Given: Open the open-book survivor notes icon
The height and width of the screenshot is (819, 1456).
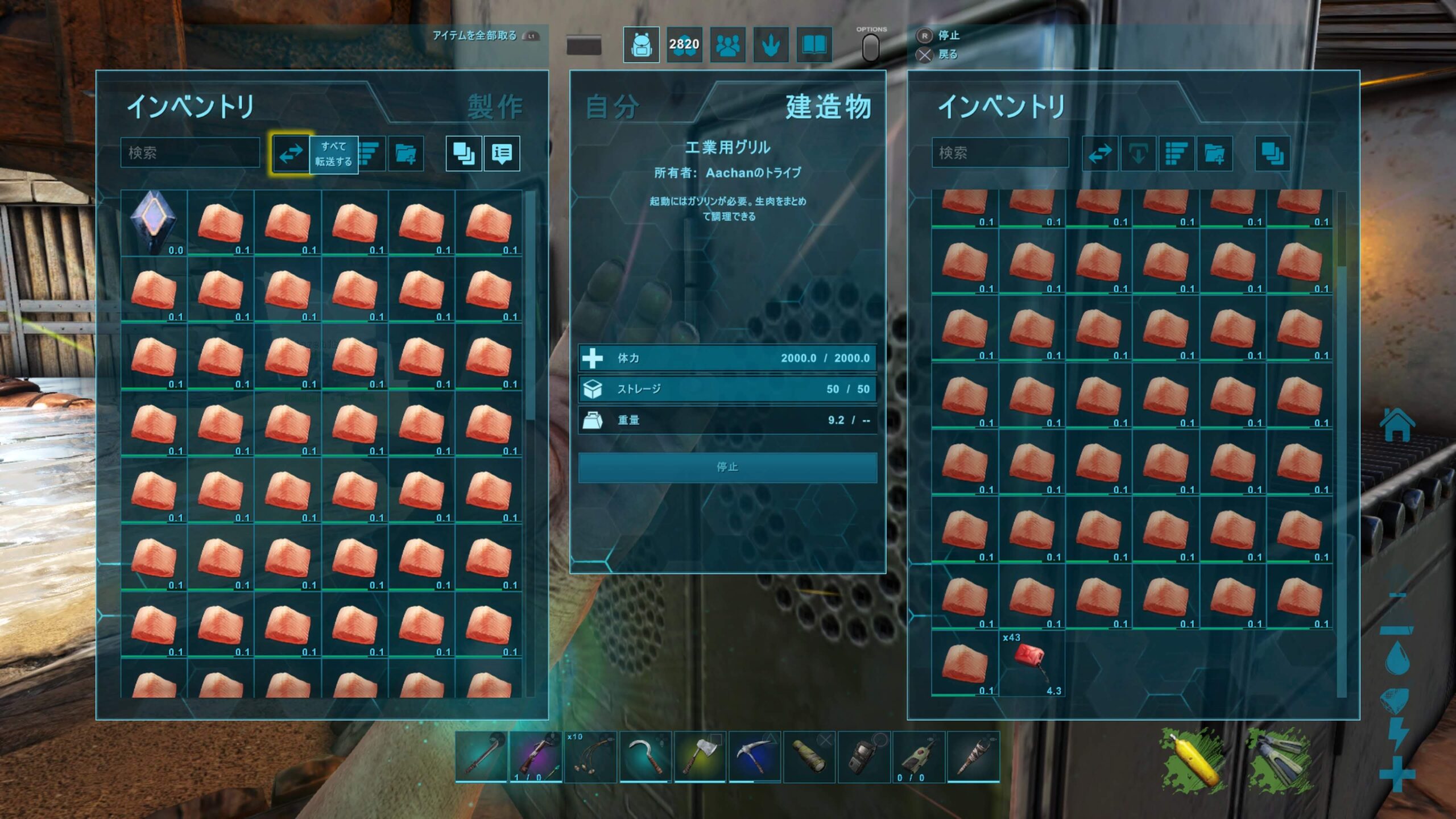Looking at the screenshot, I should (814, 44).
